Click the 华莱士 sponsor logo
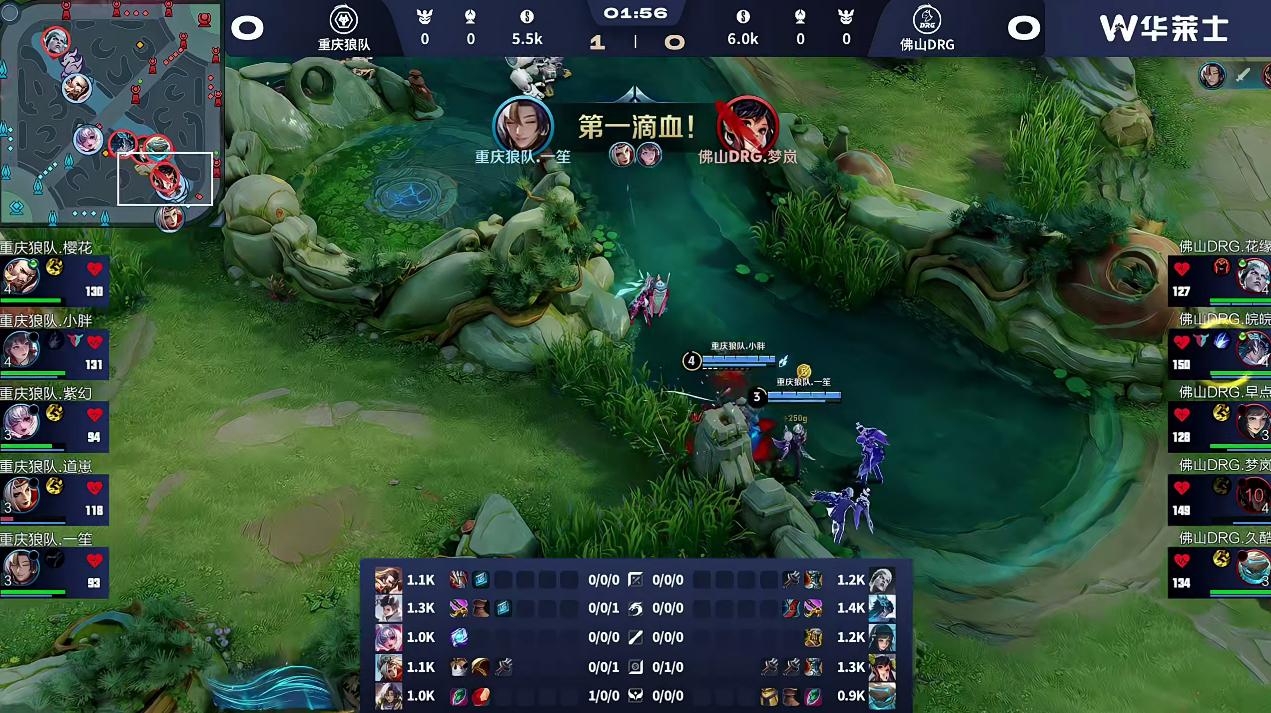 1163,27
